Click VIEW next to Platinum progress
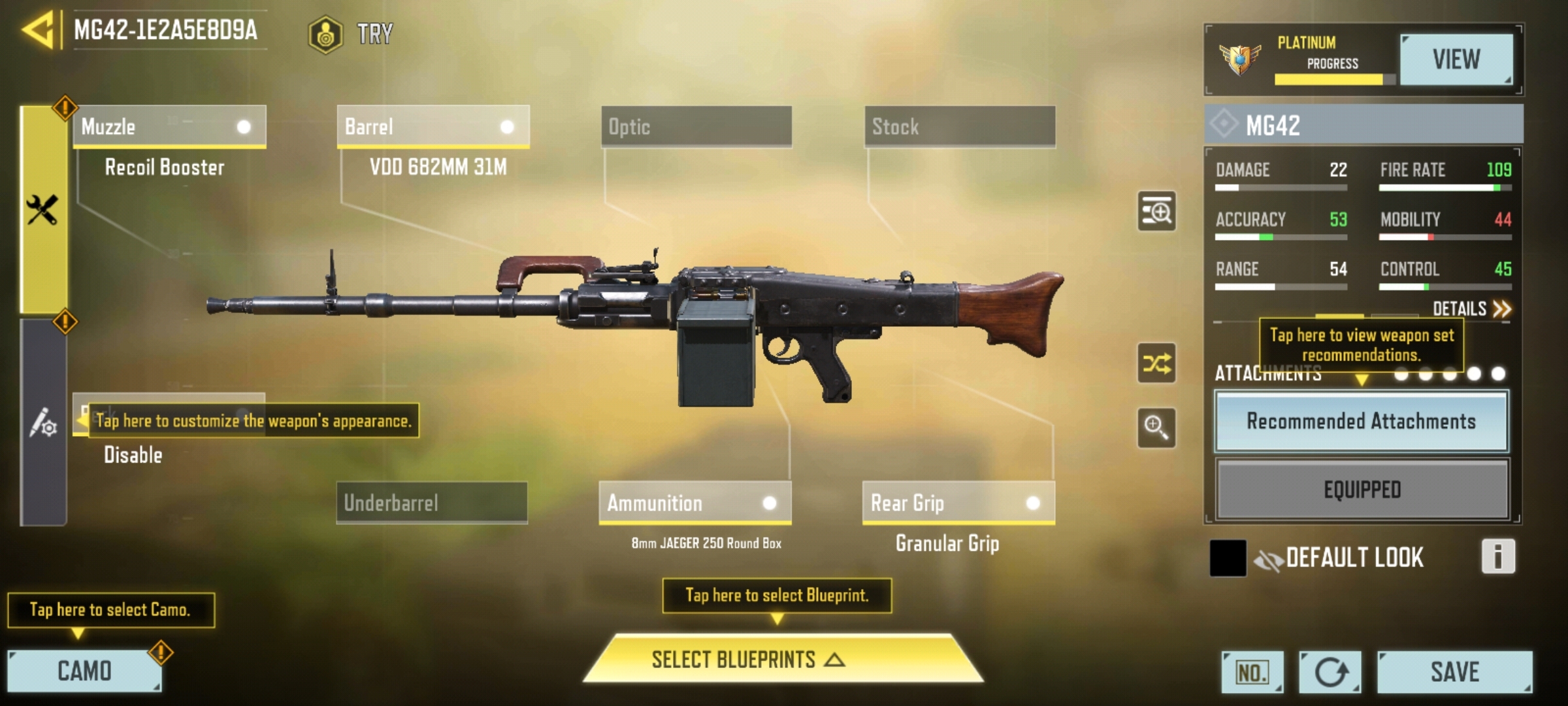Viewport: 1568px width, 706px height. (x=1458, y=59)
